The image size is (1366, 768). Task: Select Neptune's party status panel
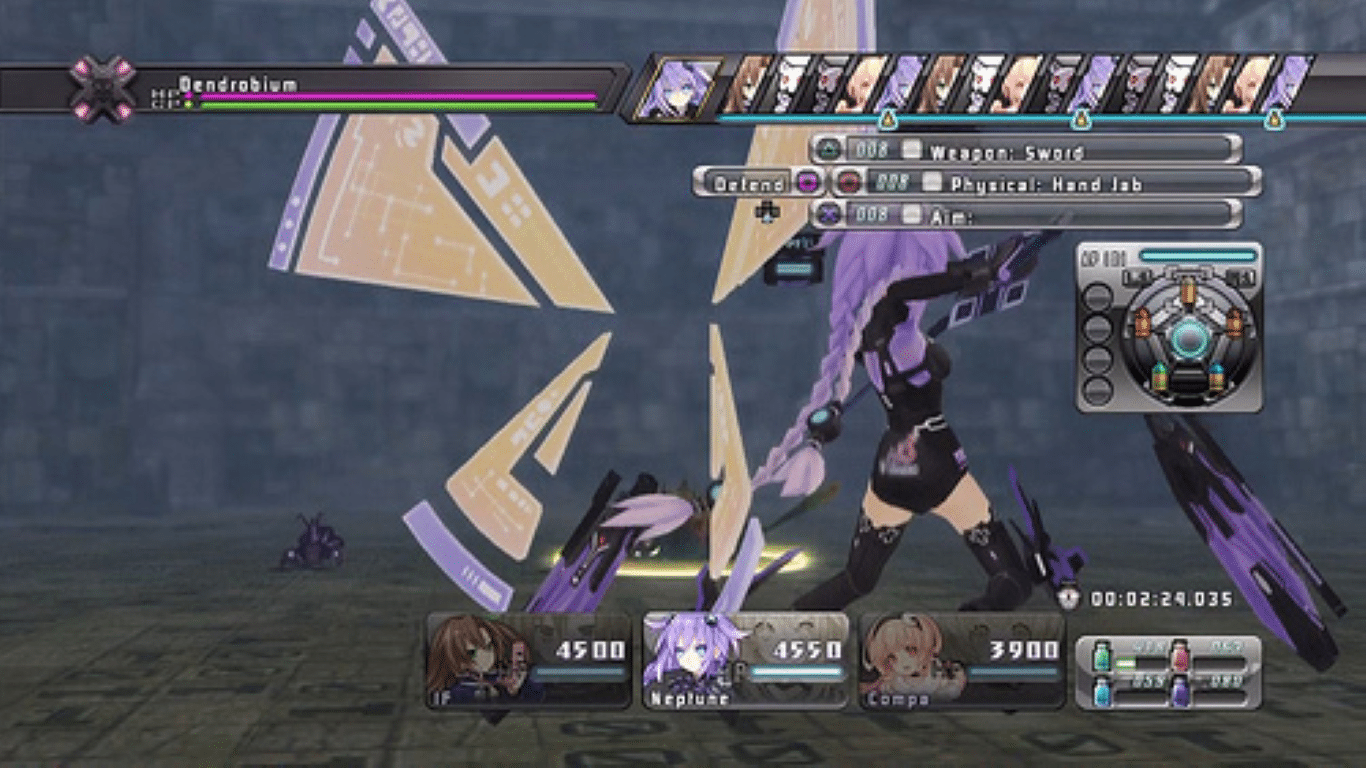tap(745, 661)
